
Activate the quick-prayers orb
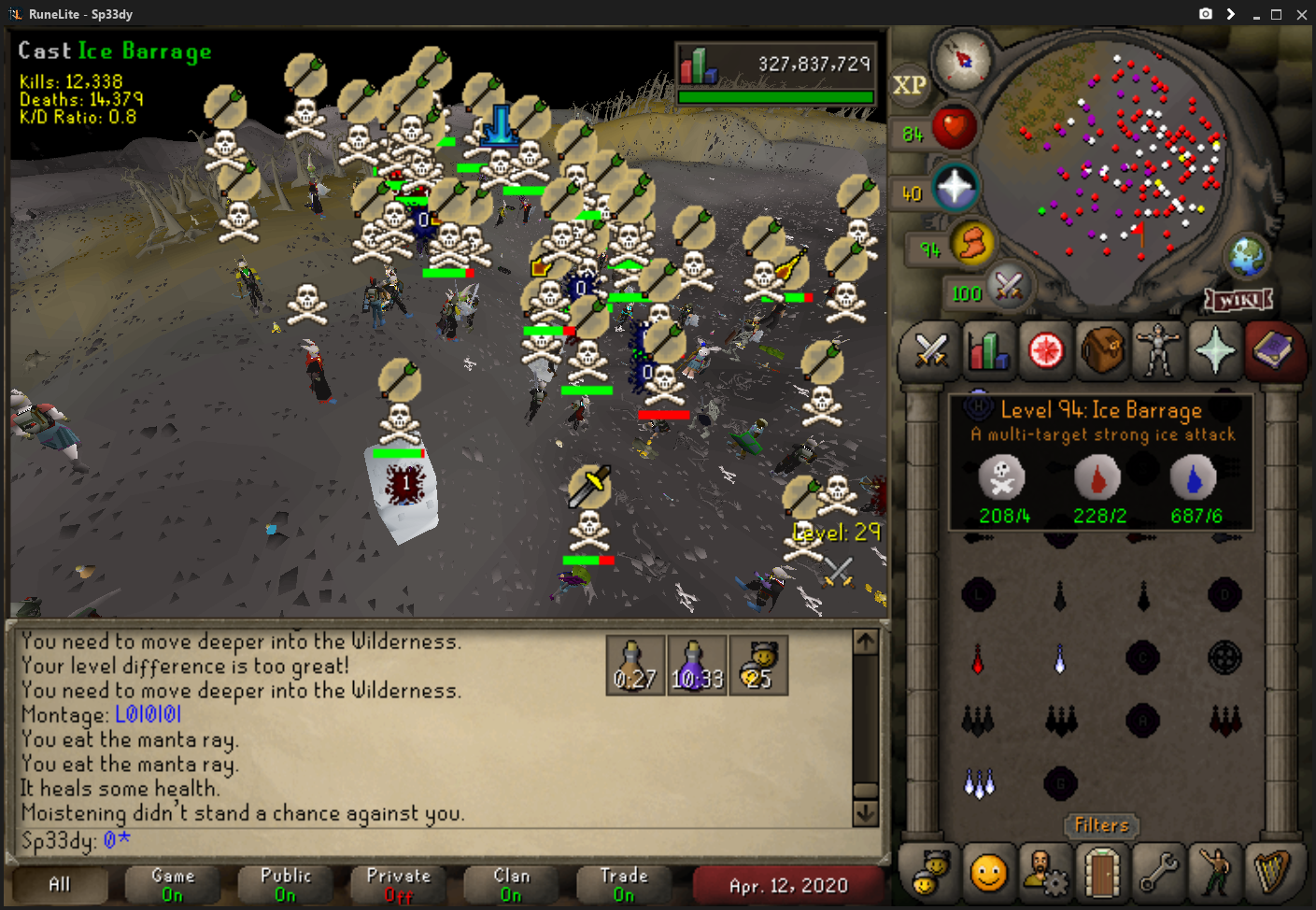pos(955,188)
